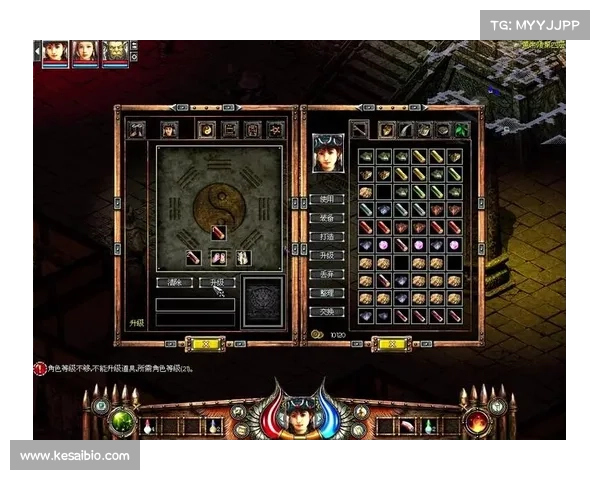
Task: Switch to the yin-yang tab
Action: pyautogui.click(x=206, y=129)
